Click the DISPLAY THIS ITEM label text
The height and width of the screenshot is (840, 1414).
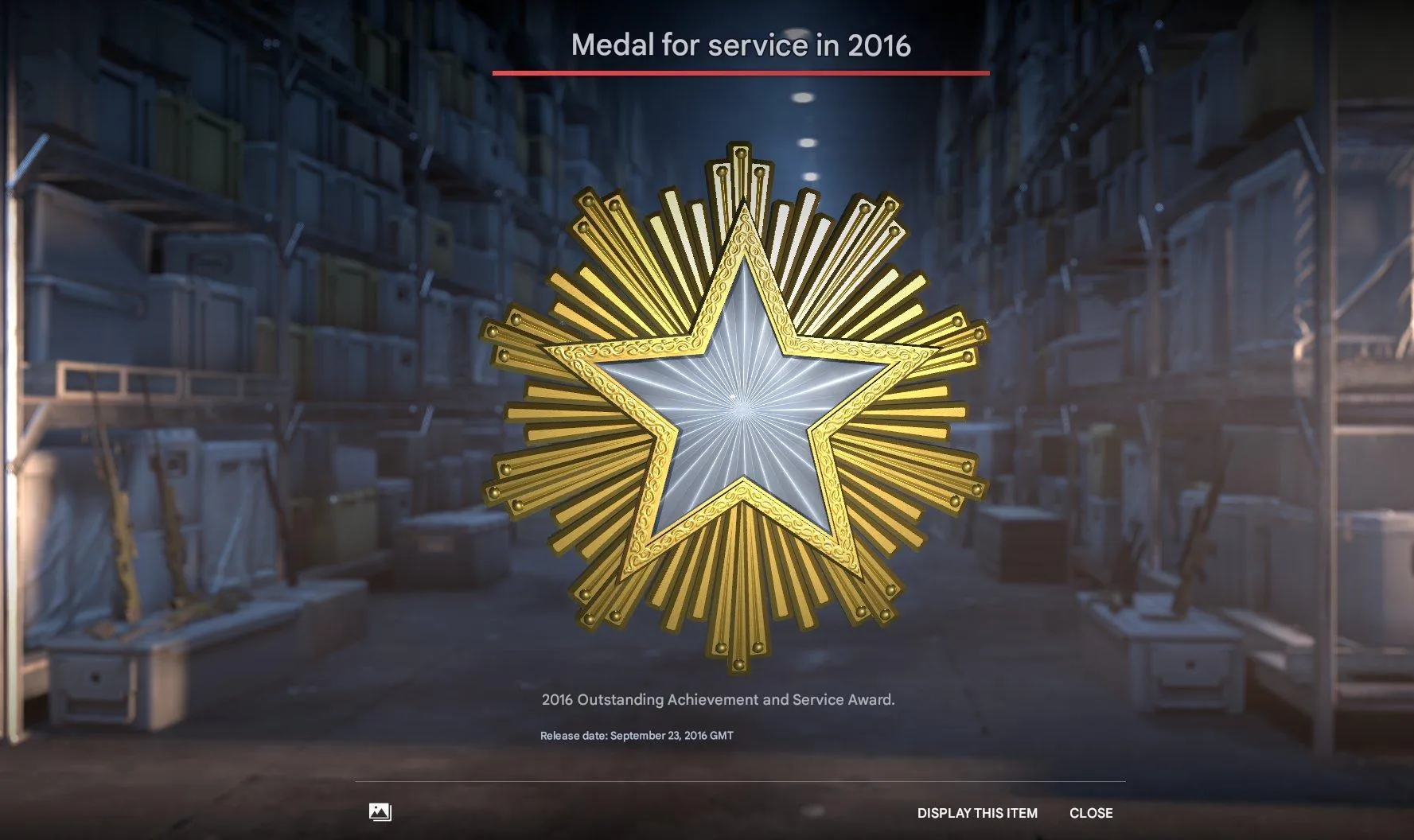click(x=978, y=813)
